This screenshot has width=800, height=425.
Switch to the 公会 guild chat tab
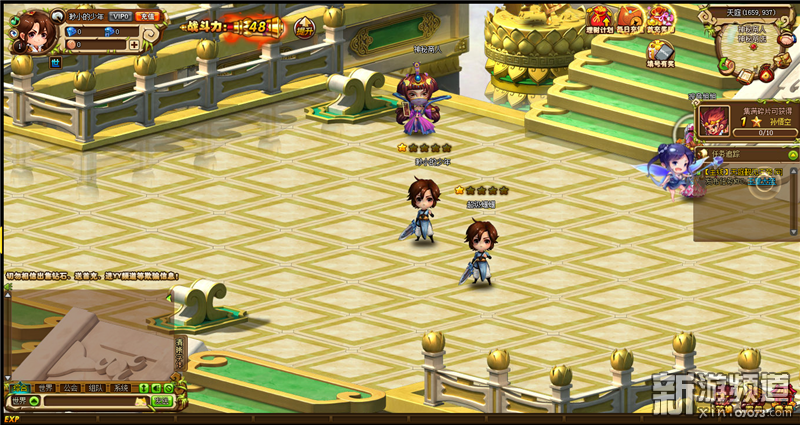[70, 387]
